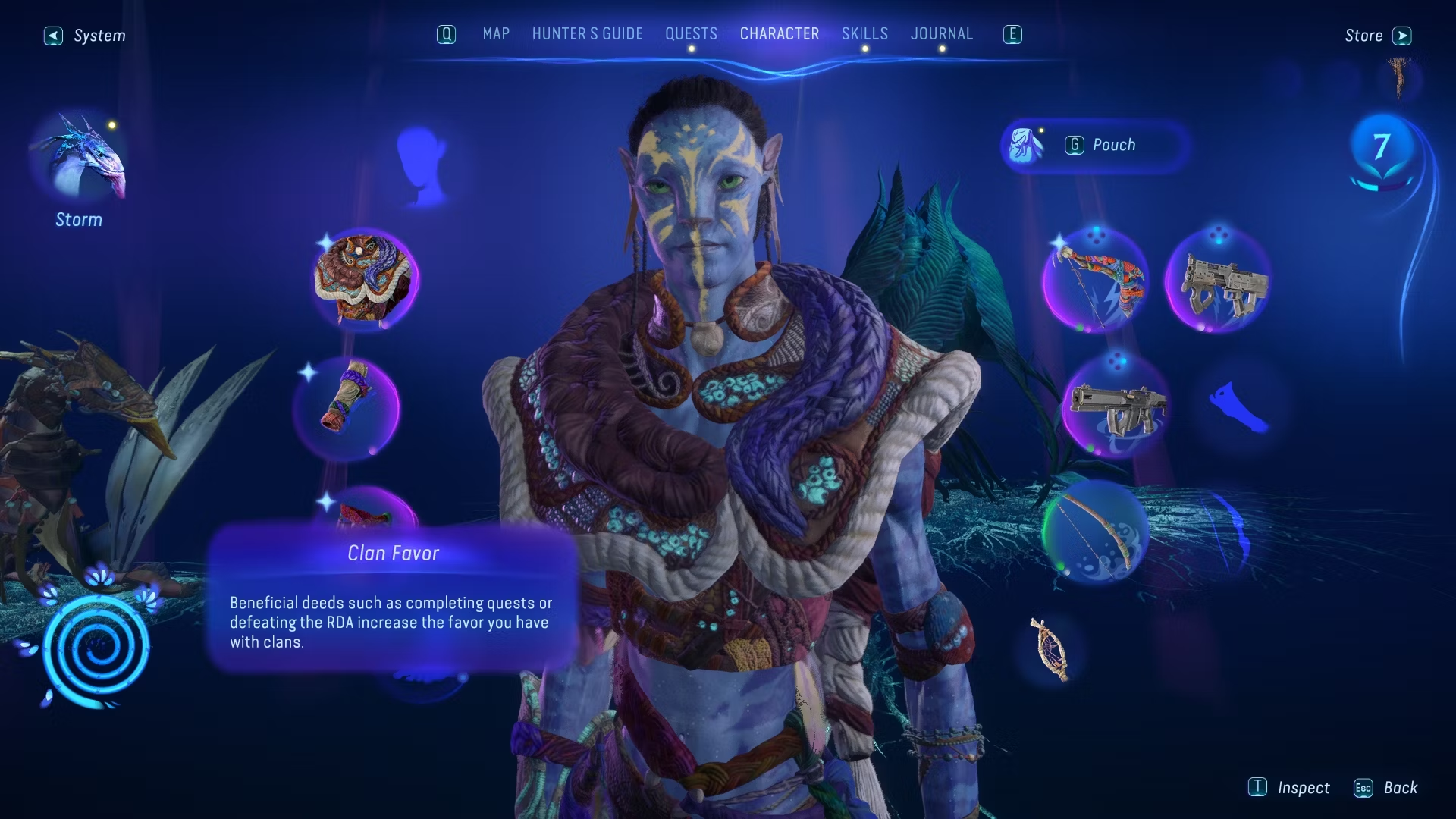This screenshot has height=819, width=1456.
Task: Select the arm bracer gear slot
Action: (x=347, y=409)
